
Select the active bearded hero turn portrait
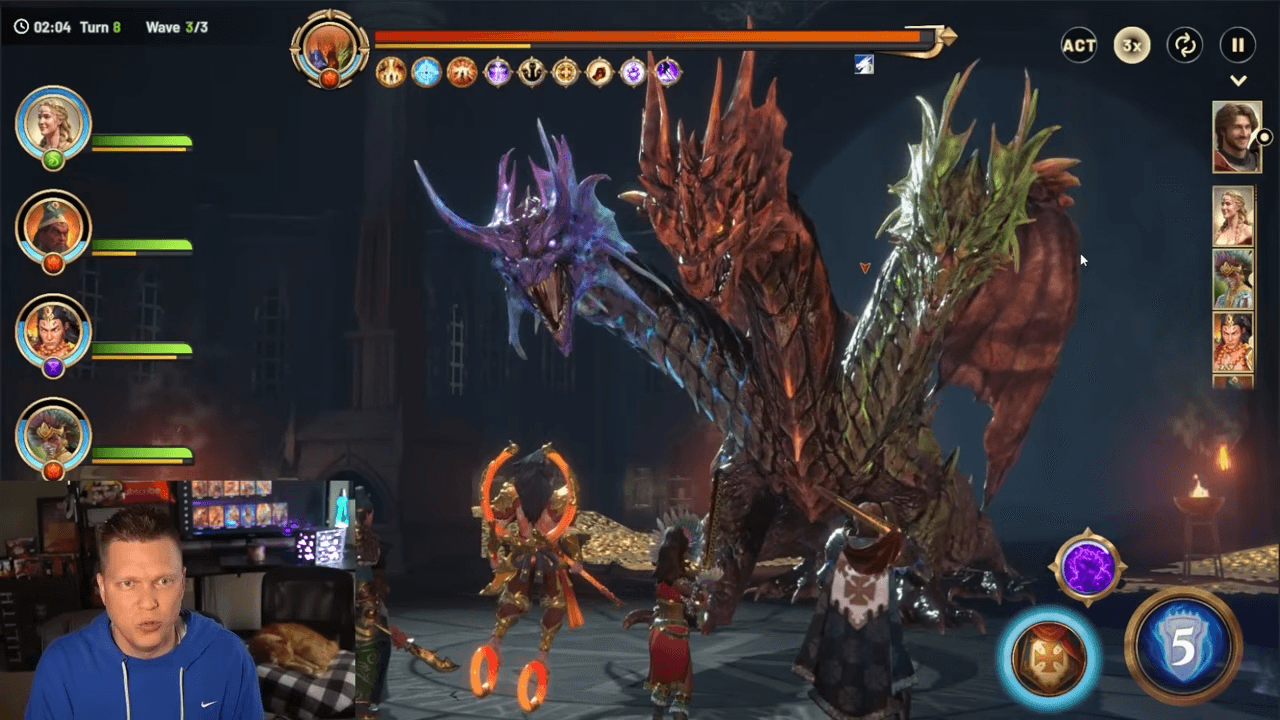click(x=1237, y=137)
